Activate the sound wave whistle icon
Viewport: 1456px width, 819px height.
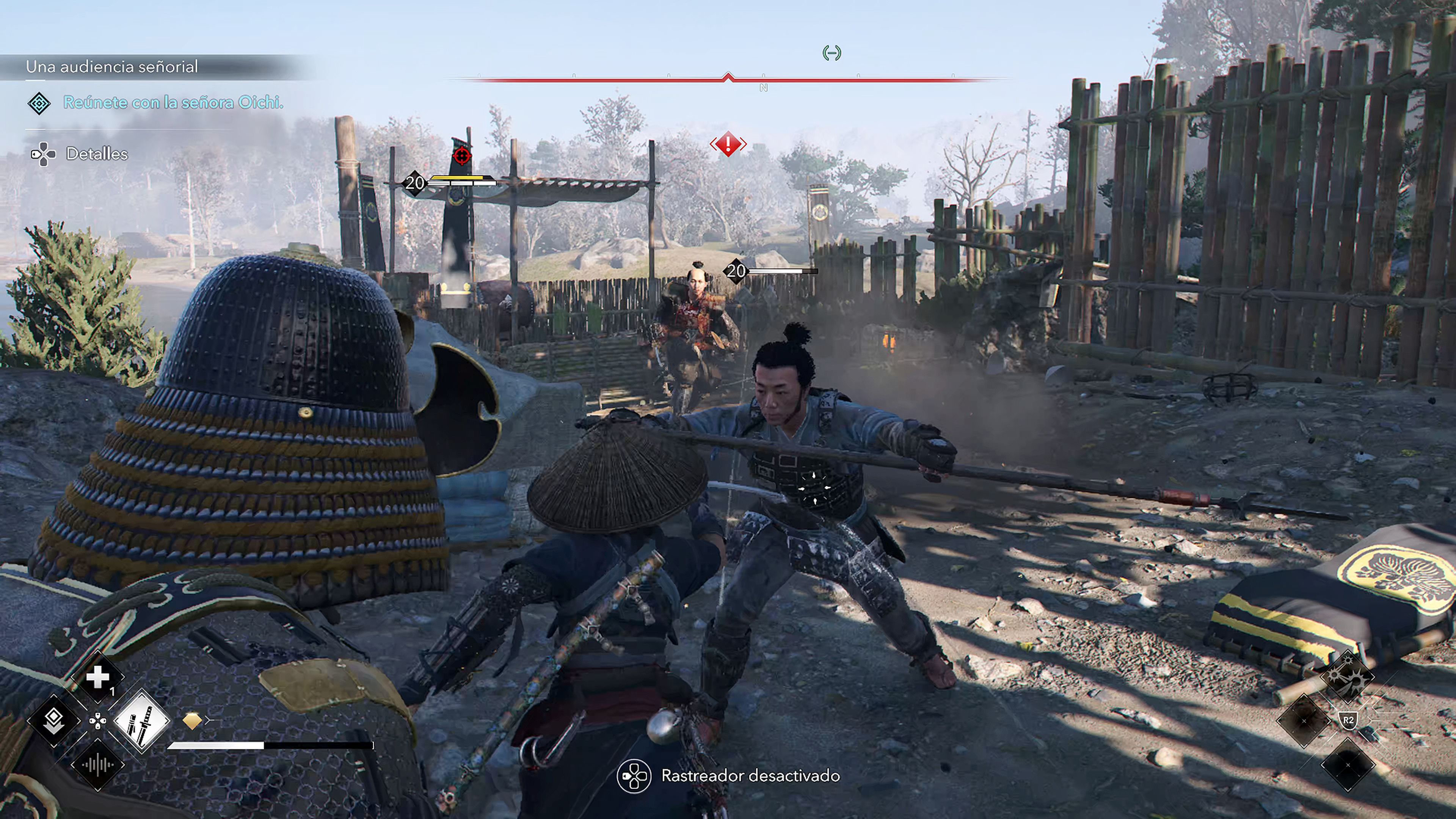pos(97,765)
